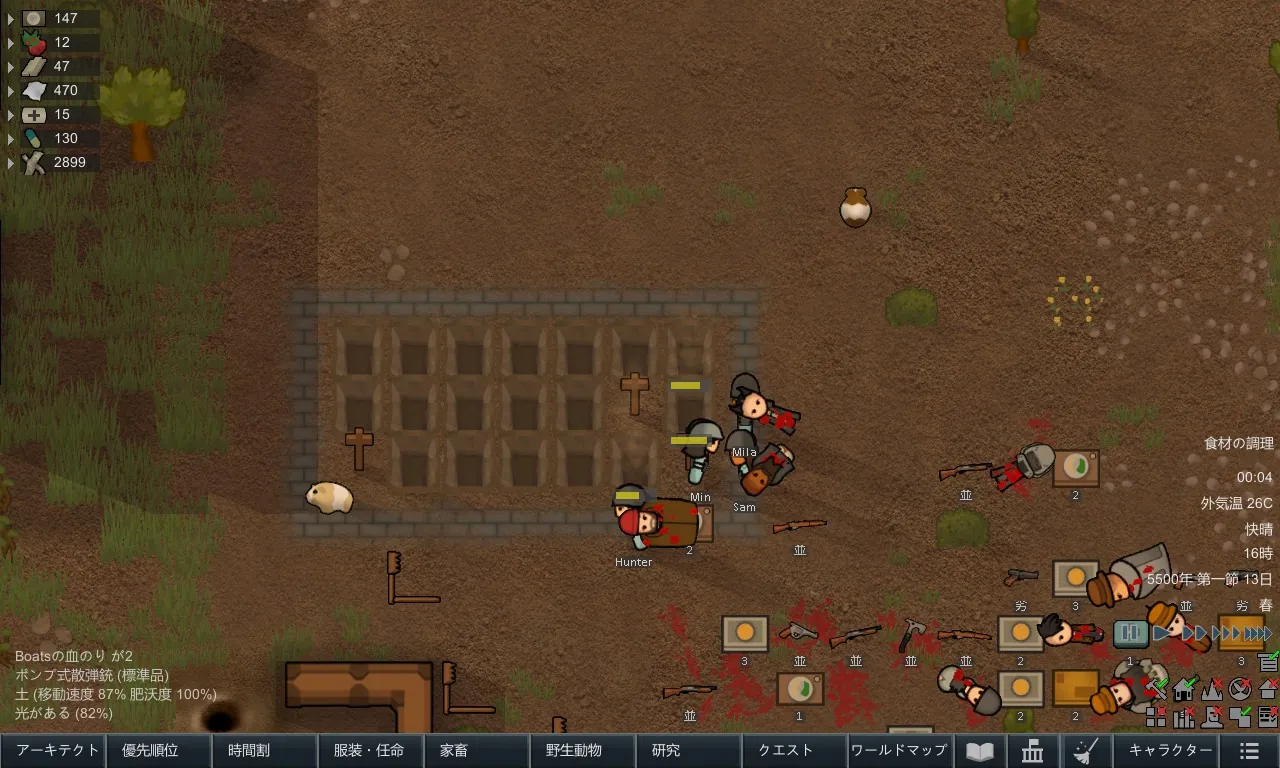
Task: Open the 優先順位 work priorities tab
Action: pyautogui.click(x=159, y=751)
